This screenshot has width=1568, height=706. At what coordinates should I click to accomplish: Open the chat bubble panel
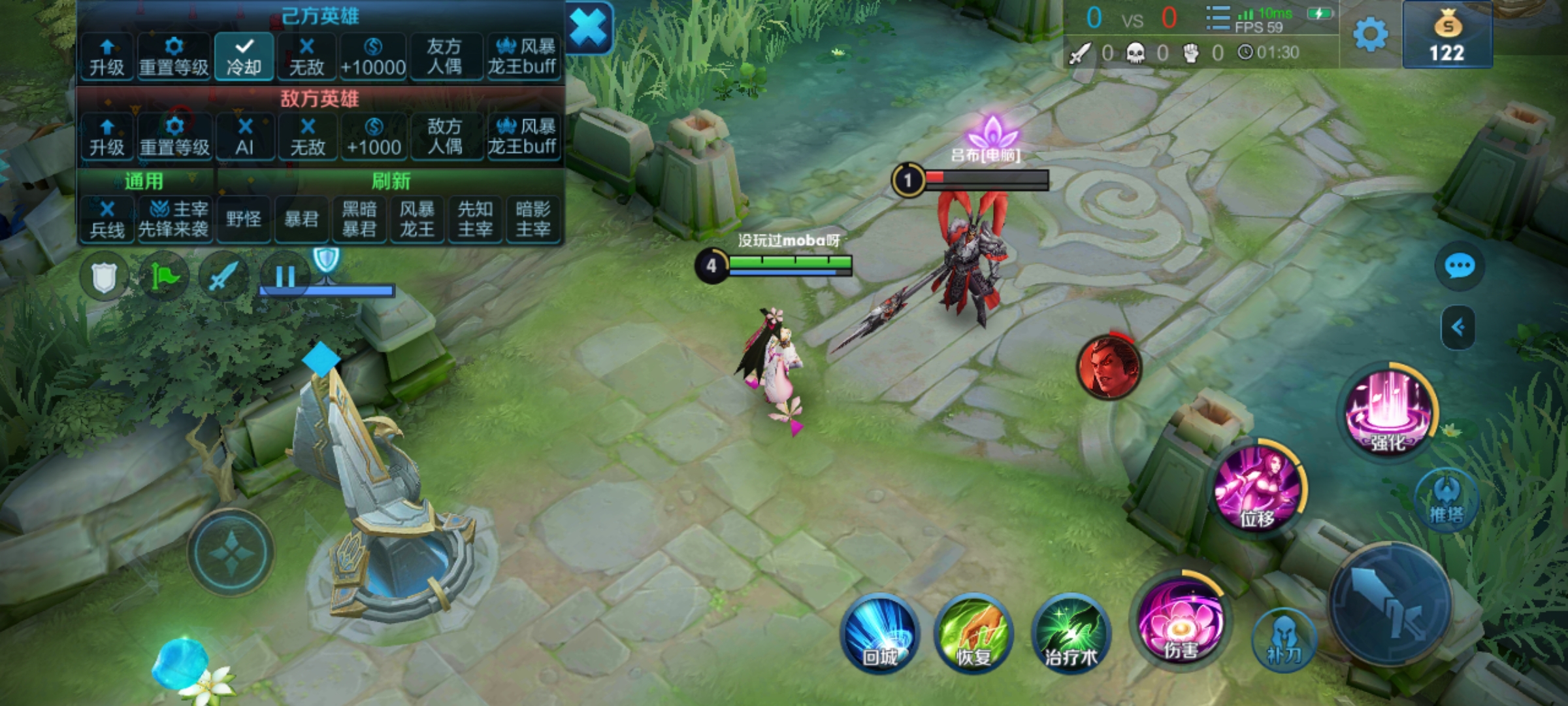point(1459,266)
